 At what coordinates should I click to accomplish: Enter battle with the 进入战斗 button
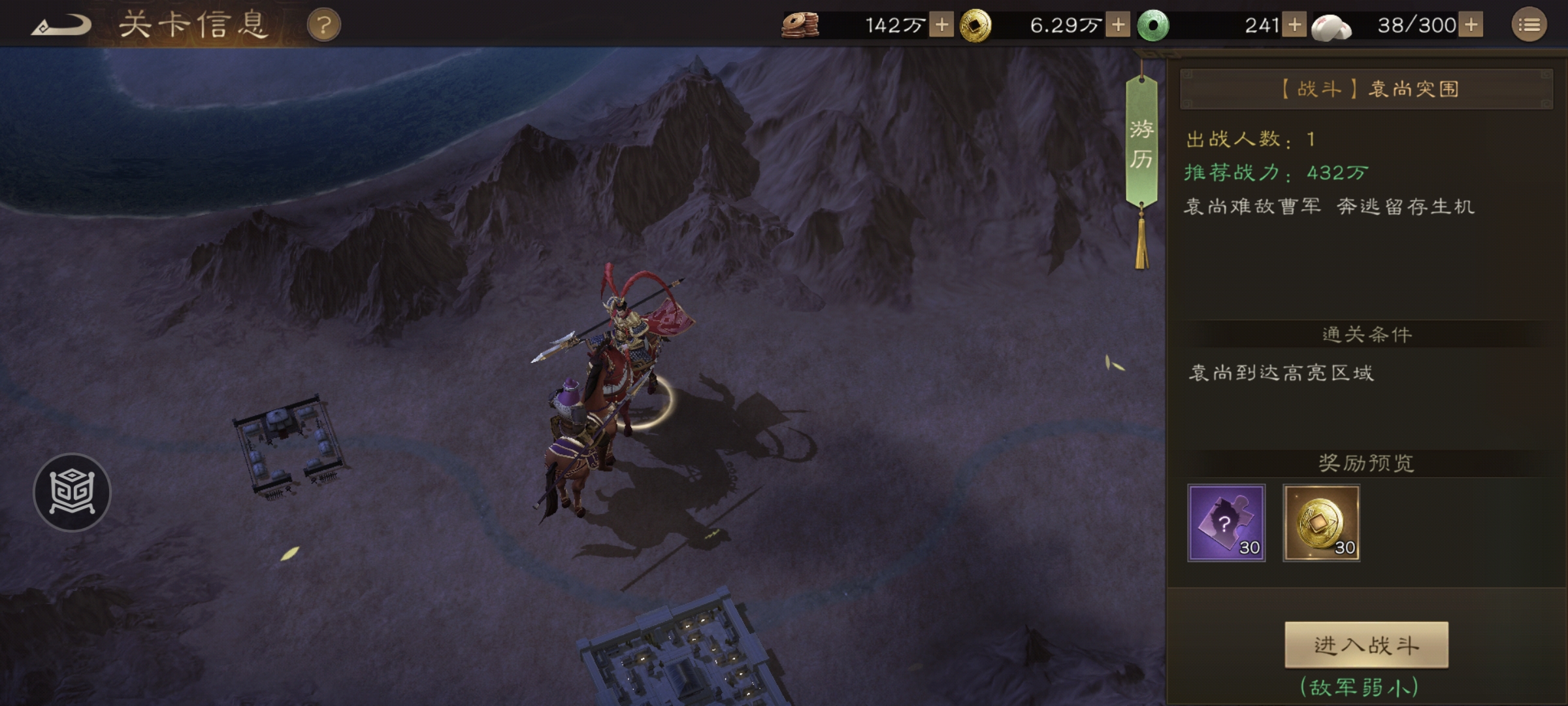click(x=1366, y=645)
